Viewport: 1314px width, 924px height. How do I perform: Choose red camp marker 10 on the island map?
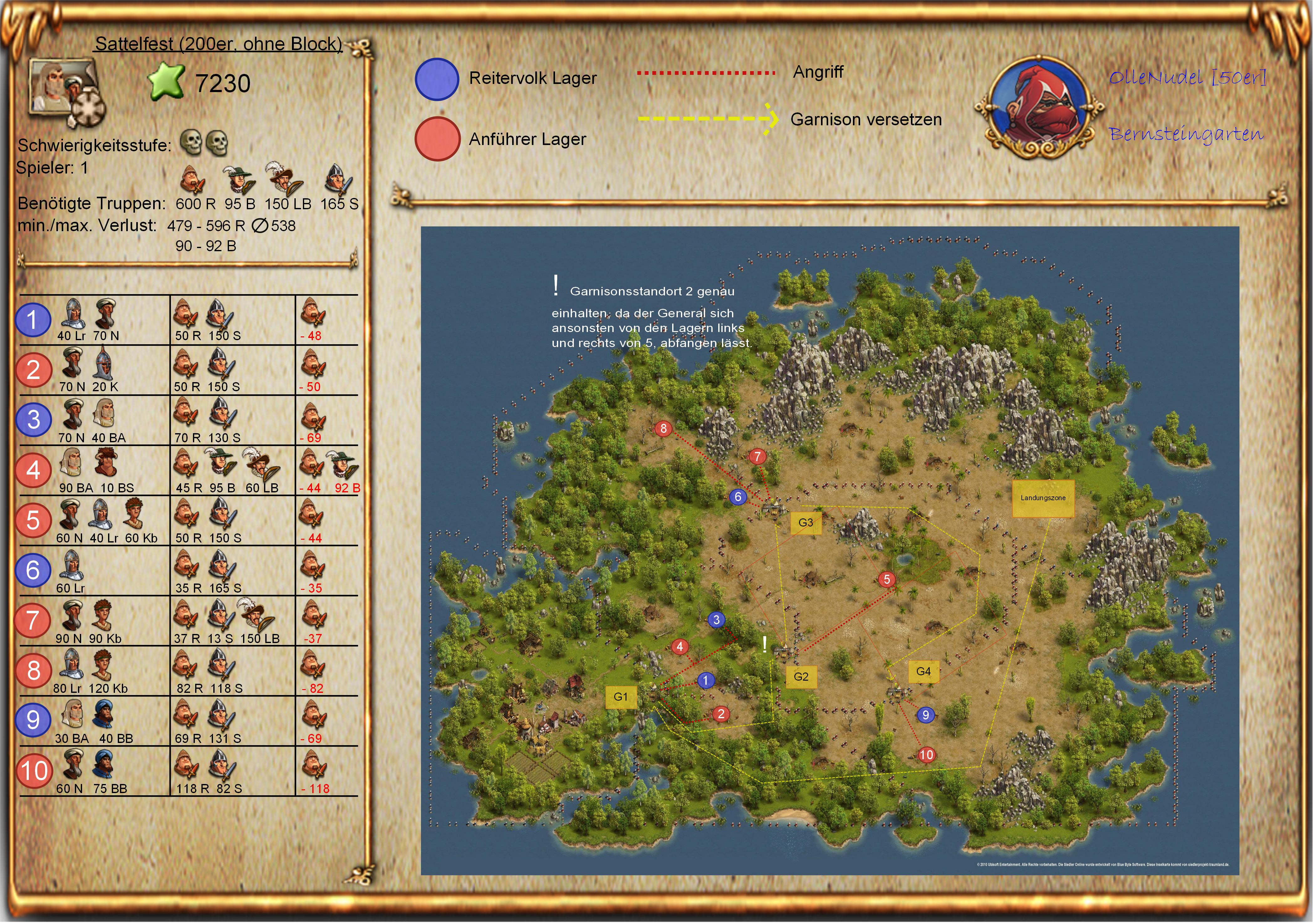tap(927, 755)
